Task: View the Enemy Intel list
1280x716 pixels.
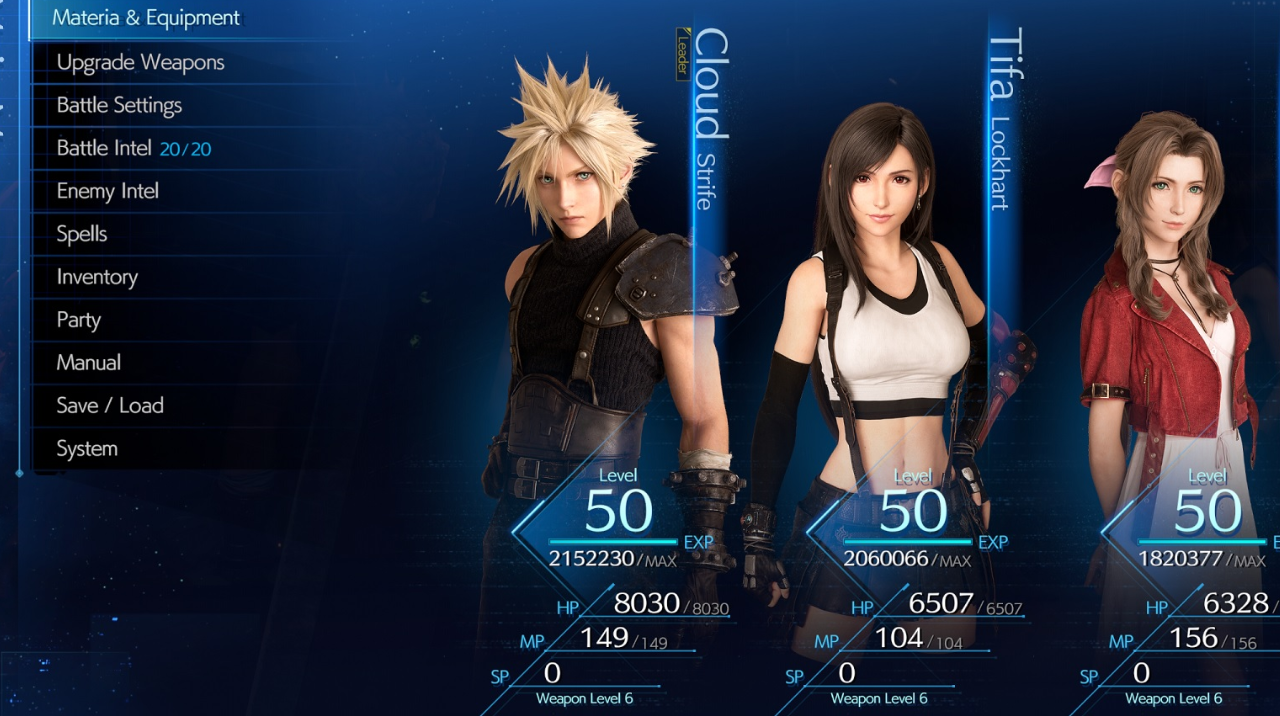Action: (107, 191)
